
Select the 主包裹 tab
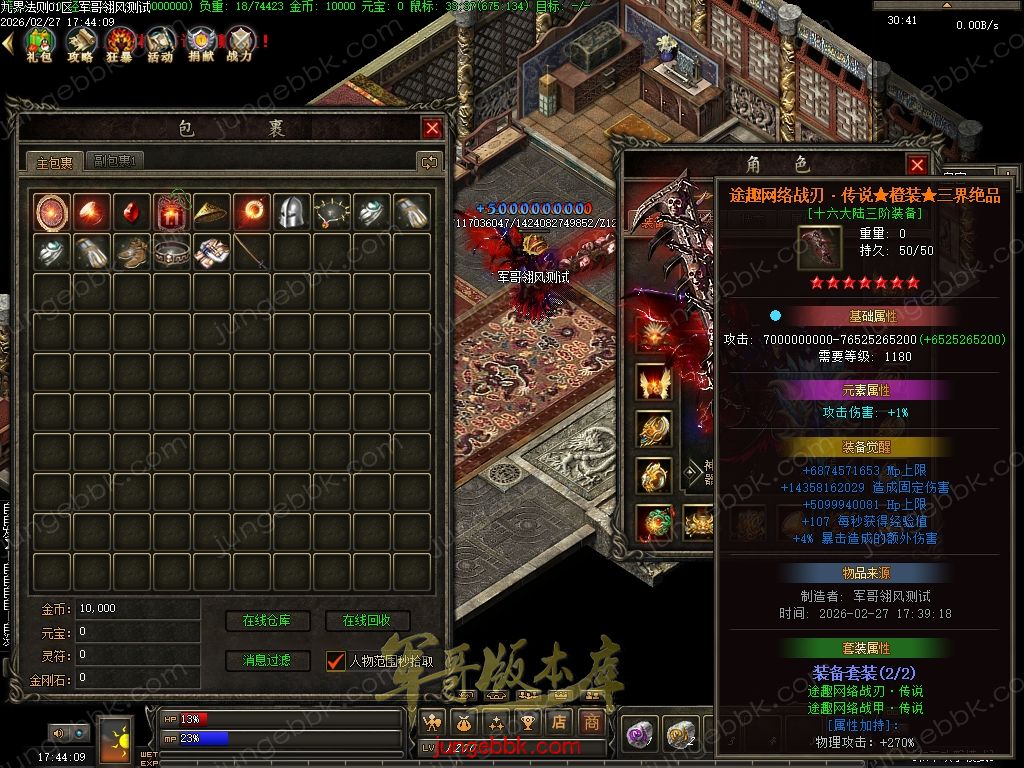tap(55, 162)
